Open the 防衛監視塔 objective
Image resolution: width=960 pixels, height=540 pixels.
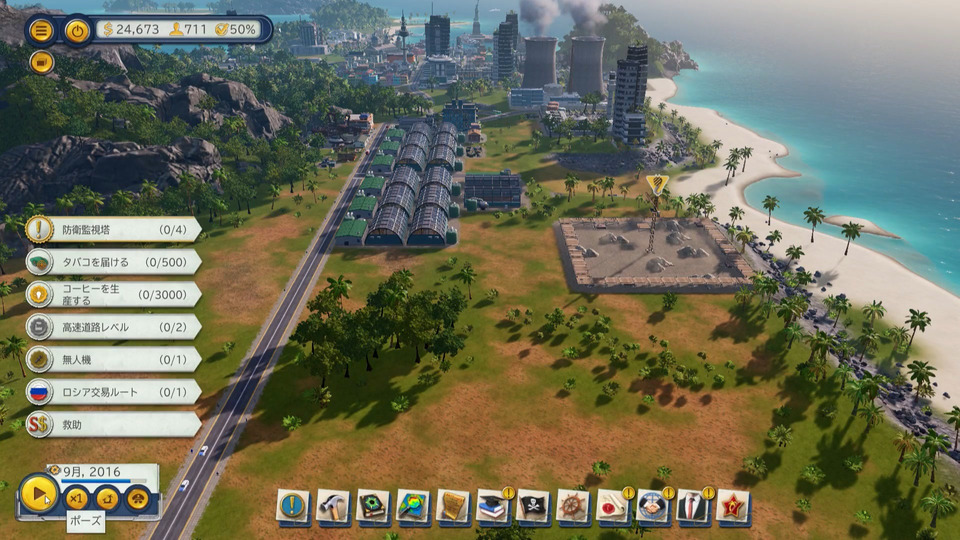112,230
